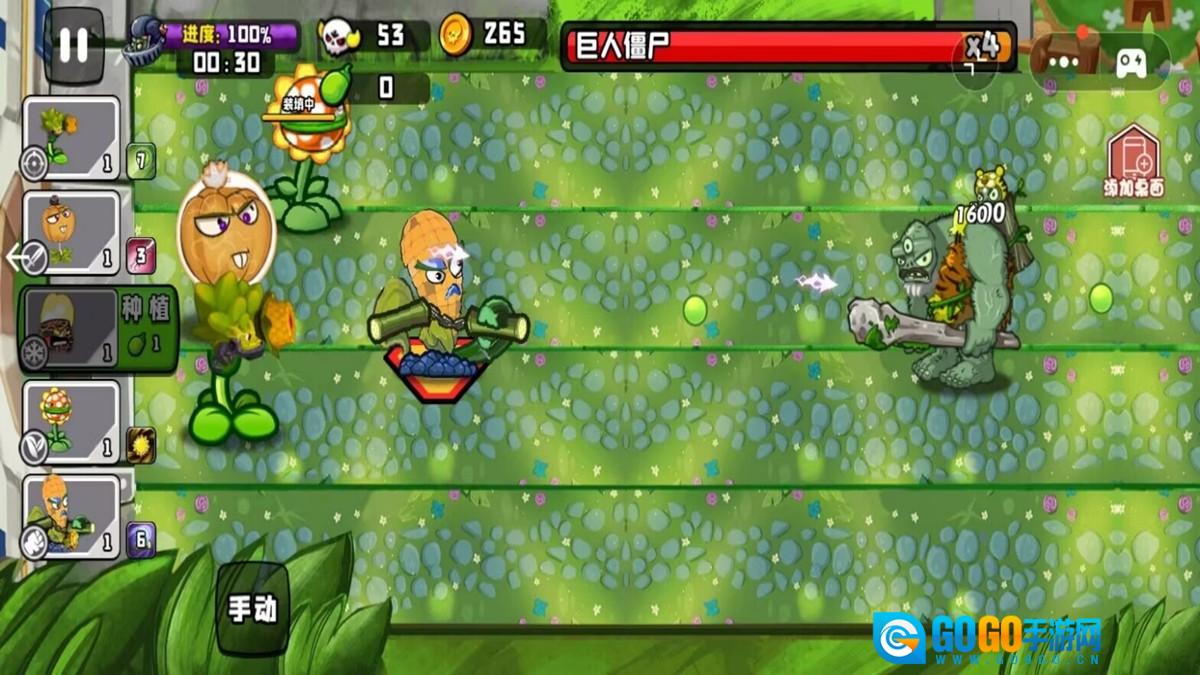Collapse the plant panel with left arrow
This screenshot has width=1200, height=675.
coord(17,258)
